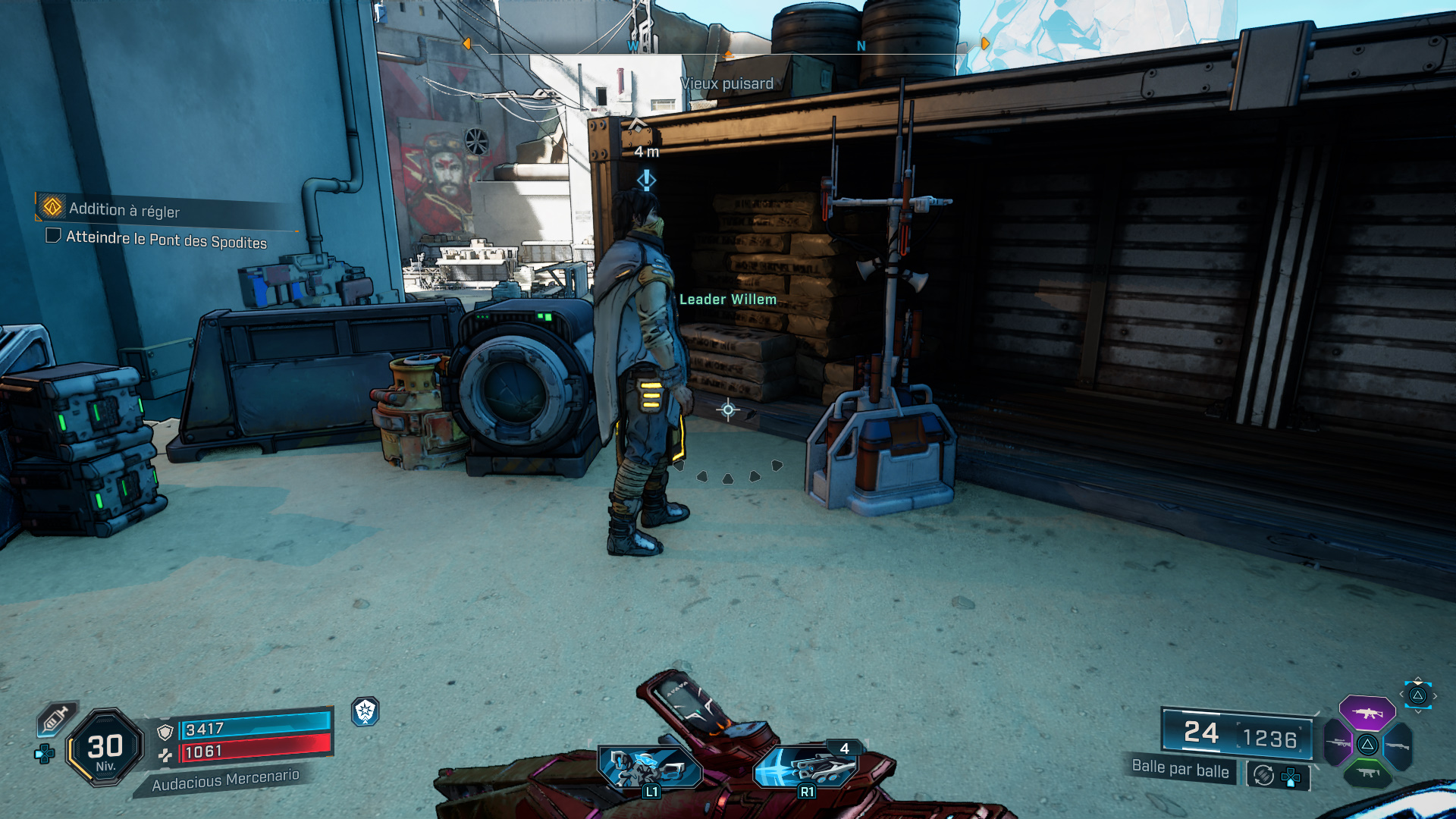Choose the green submachine gun weapon slot
Image resolution: width=1456 pixels, height=819 pixels.
pyautogui.click(x=1367, y=773)
